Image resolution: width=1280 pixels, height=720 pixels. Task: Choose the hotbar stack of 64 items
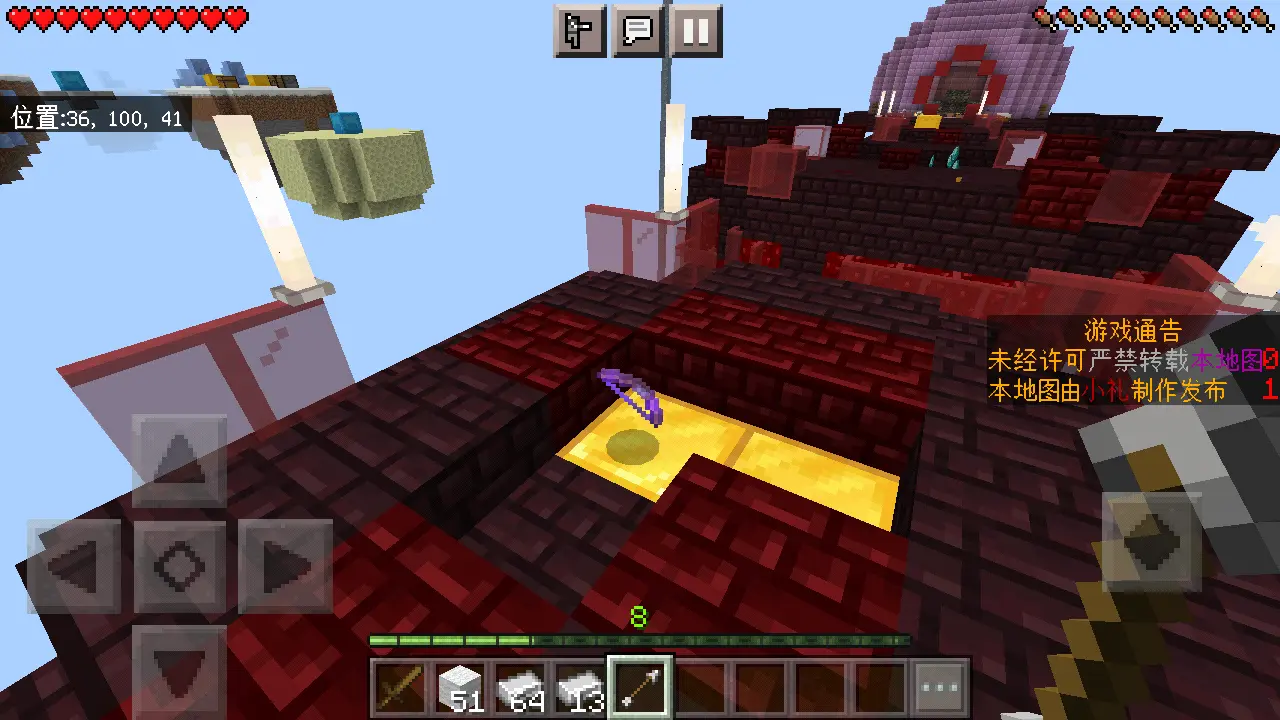[x=522, y=687]
